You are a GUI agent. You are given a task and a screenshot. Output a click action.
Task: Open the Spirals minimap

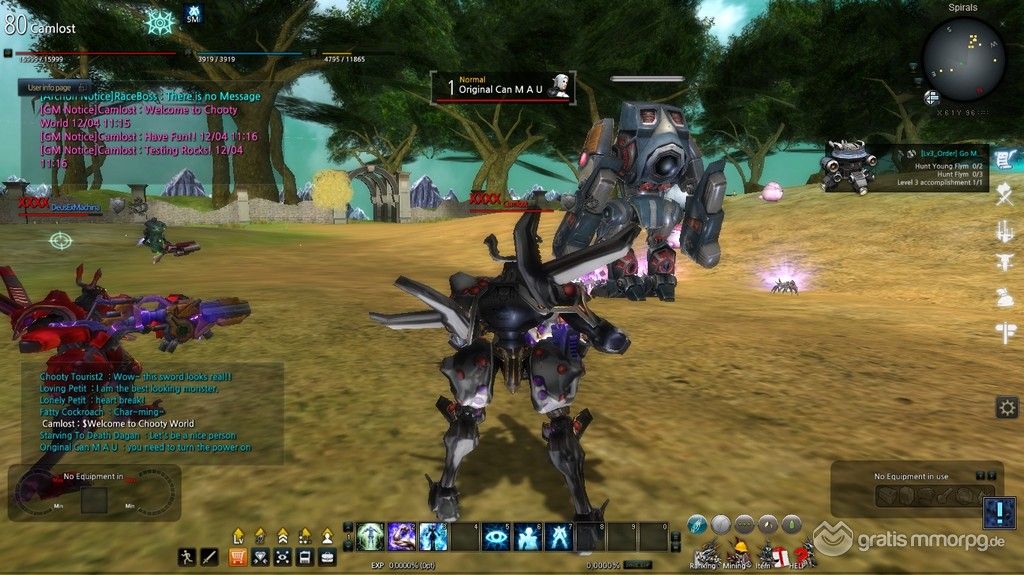pyautogui.click(x=964, y=60)
